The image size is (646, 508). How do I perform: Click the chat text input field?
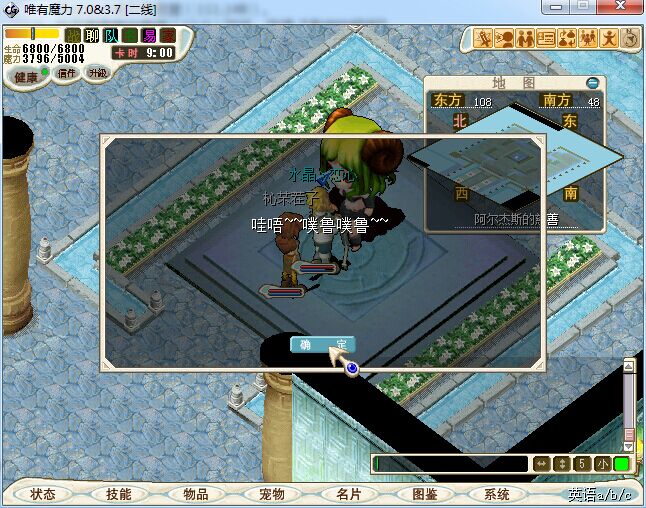click(450, 464)
